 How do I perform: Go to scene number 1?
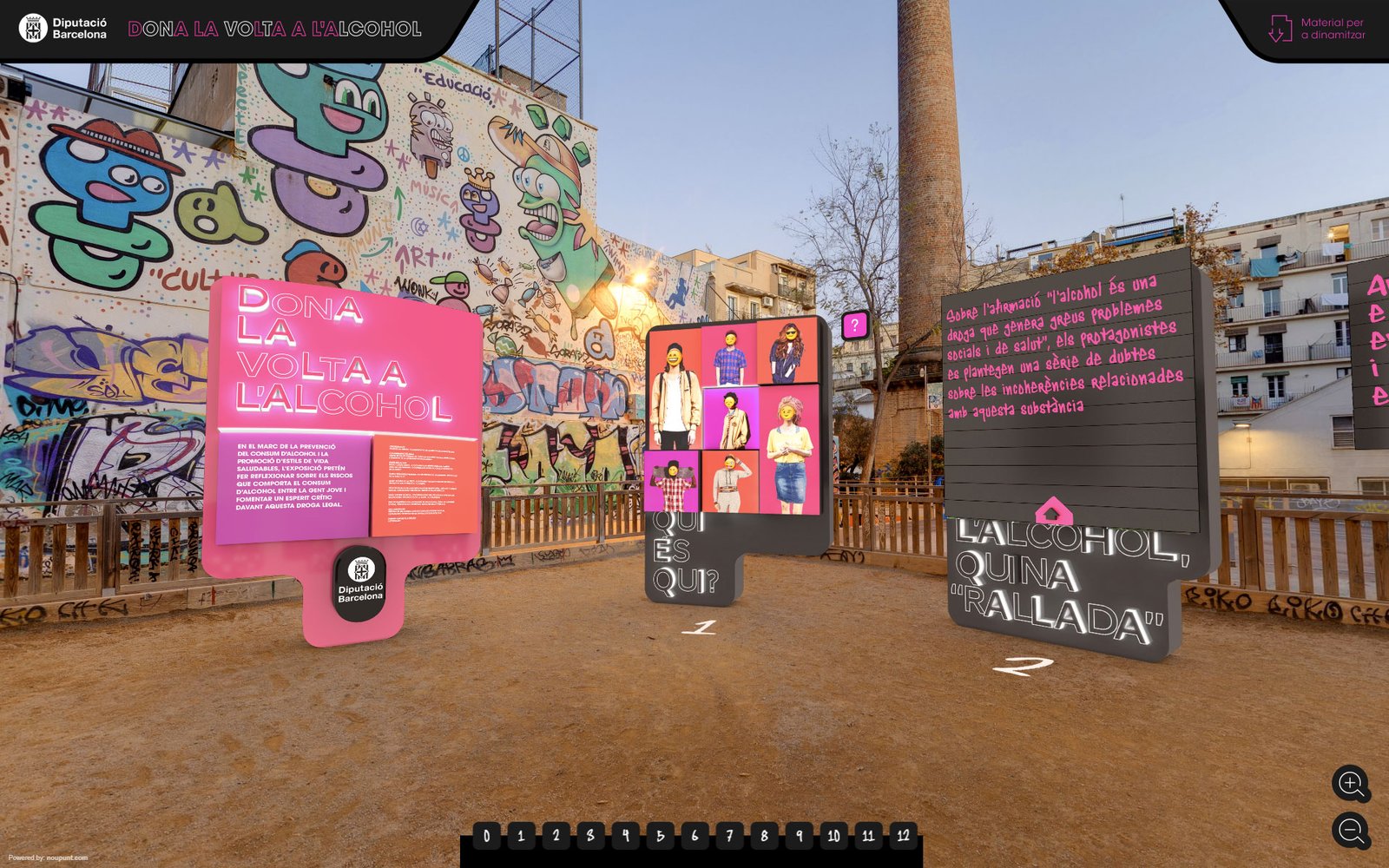coord(521,836)
